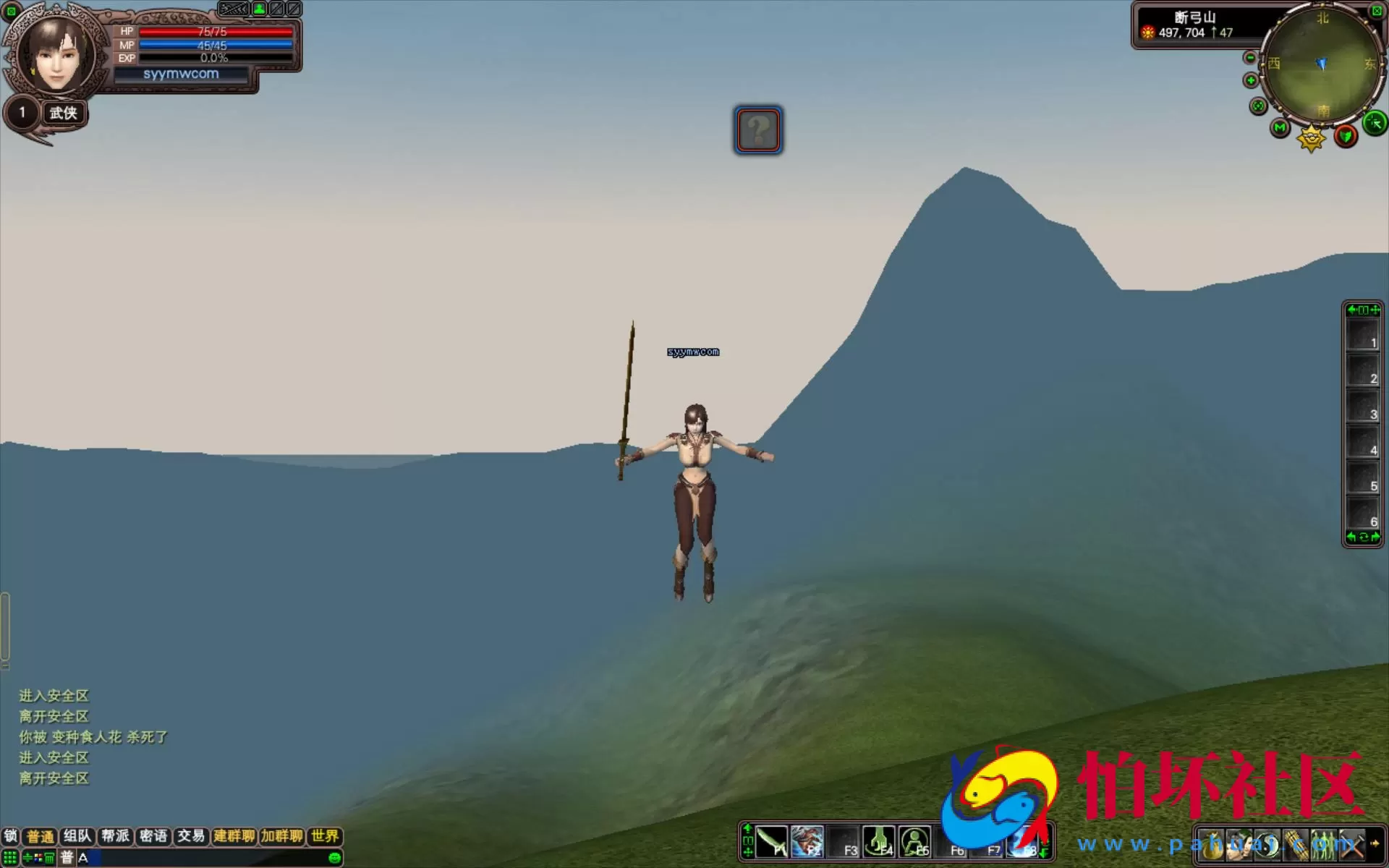Select the 世界 world chat channel
Image resolution: width=1389 pixels, height=868 pixels.
click(325, 836)
